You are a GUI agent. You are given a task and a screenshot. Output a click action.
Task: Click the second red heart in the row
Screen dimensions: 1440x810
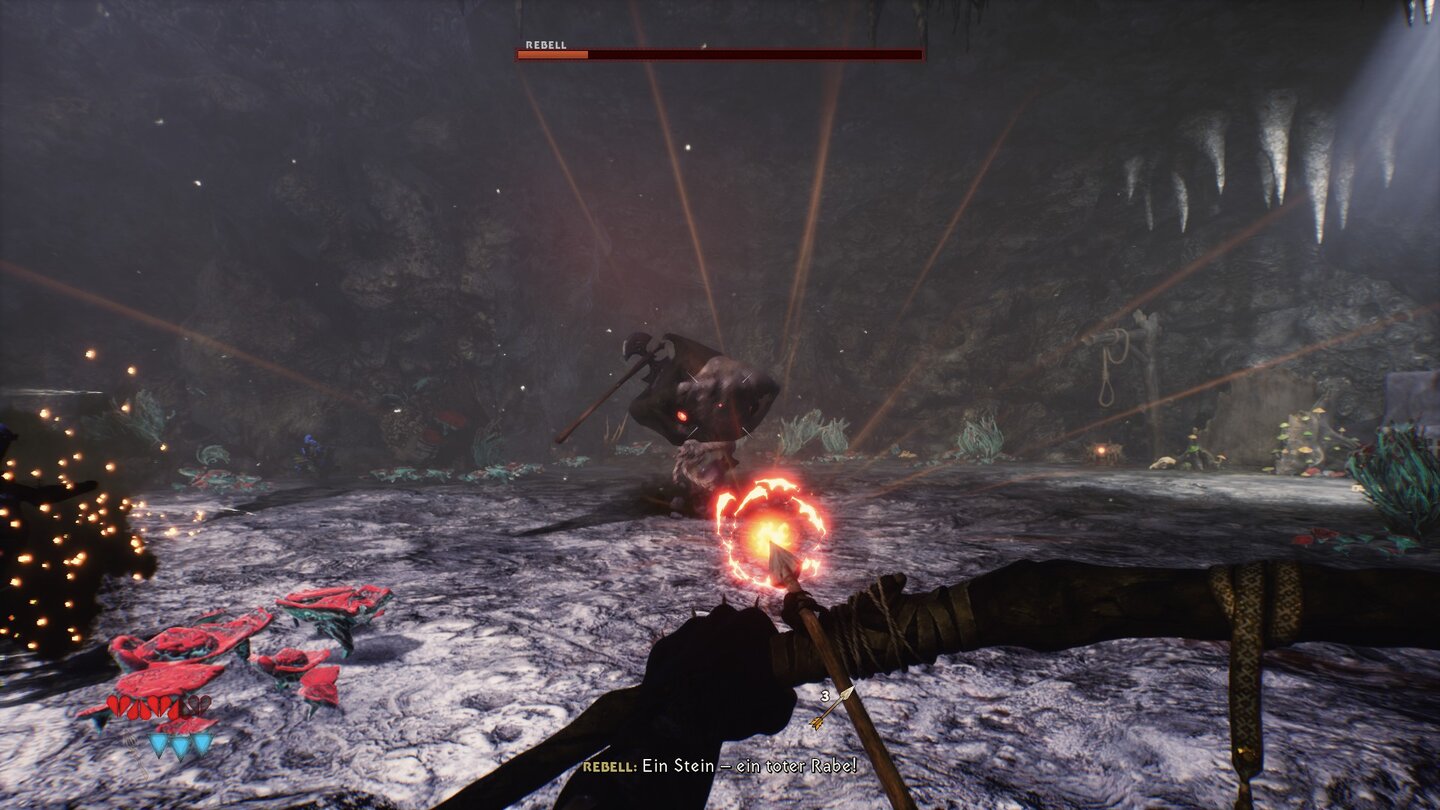pos(141,705)
